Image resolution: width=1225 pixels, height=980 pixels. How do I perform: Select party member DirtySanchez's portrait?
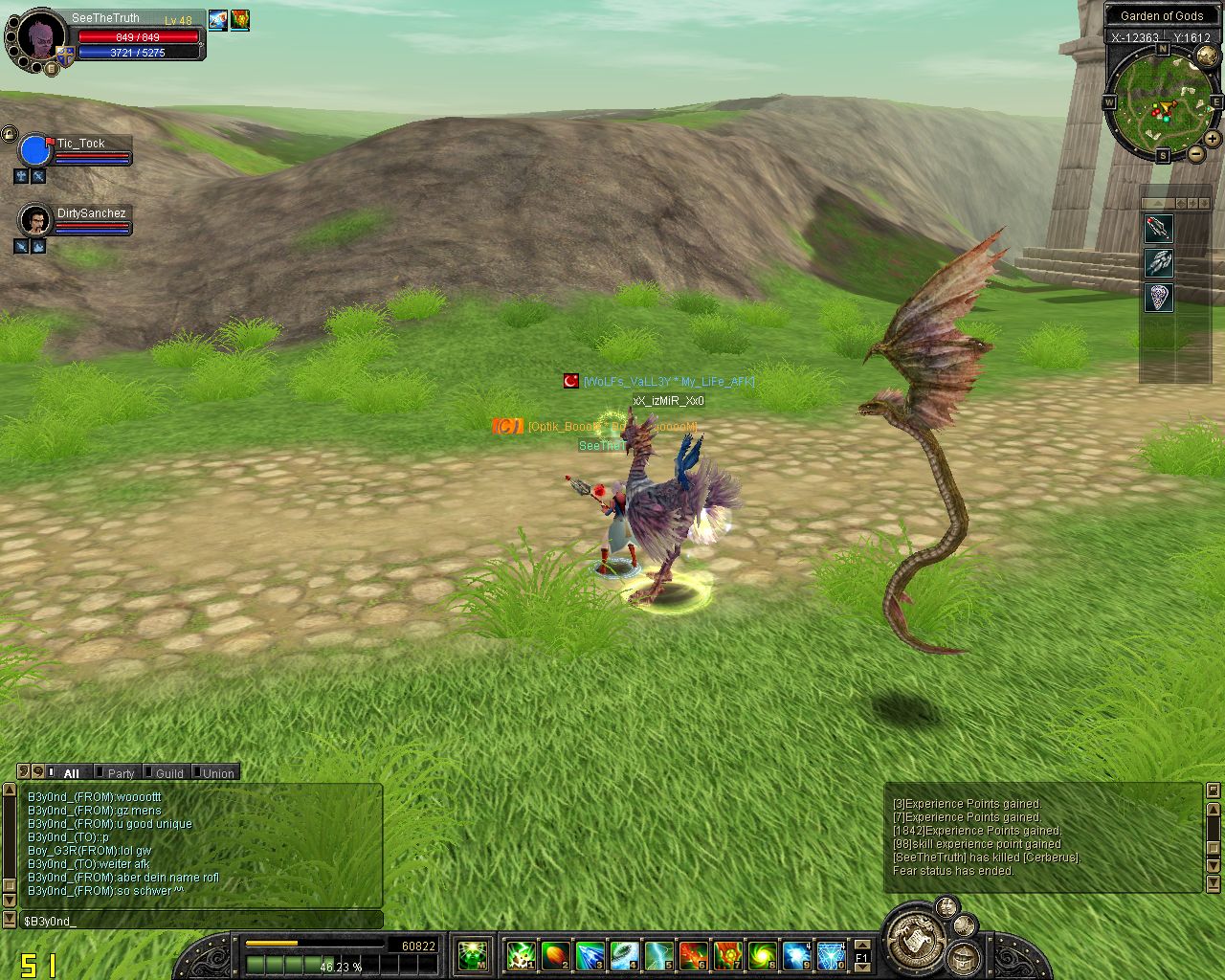[35, 221]
